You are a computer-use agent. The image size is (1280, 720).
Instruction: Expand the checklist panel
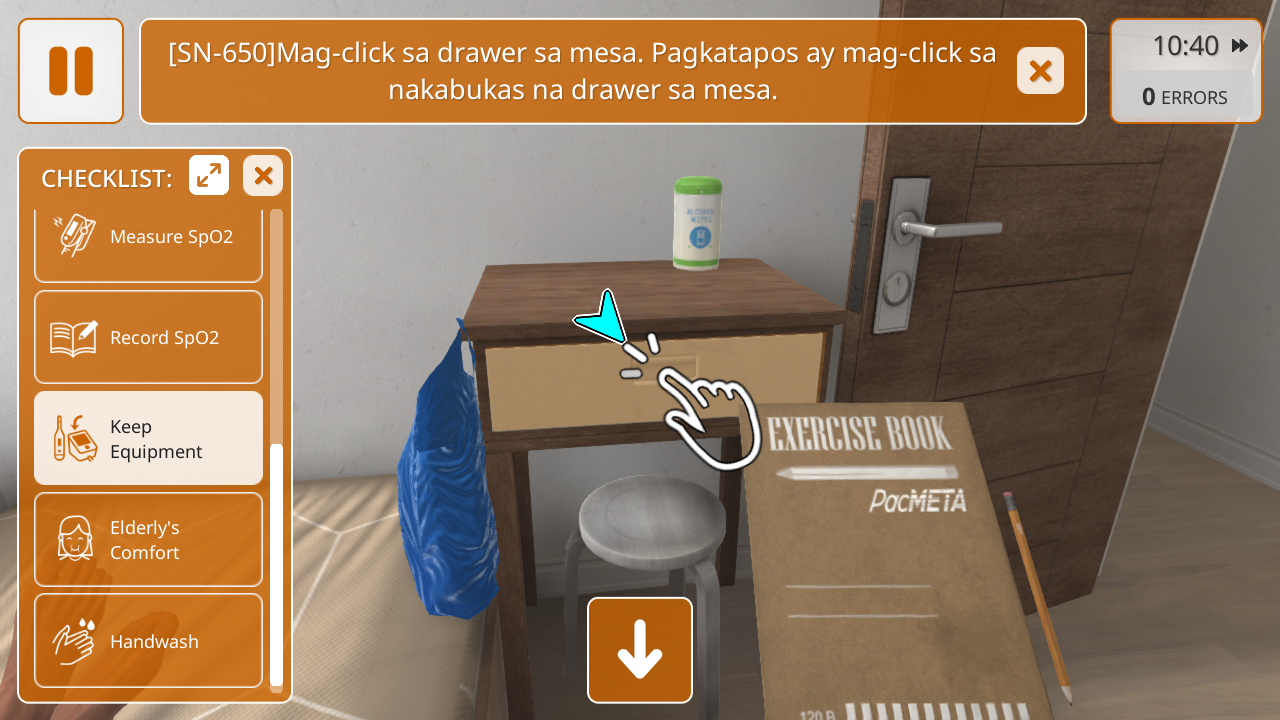[209, 176]
